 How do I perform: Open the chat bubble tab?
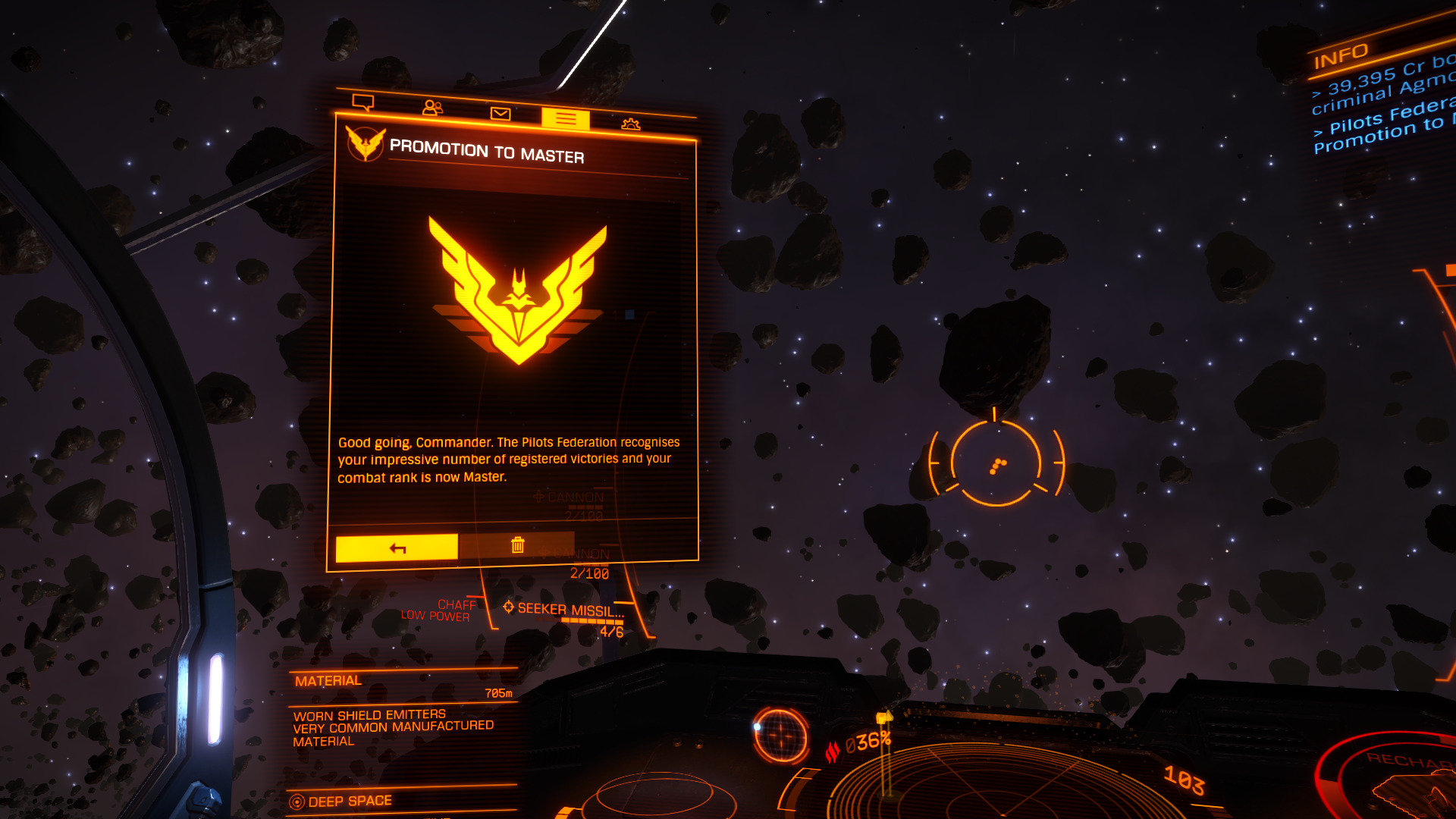(363, 102)
